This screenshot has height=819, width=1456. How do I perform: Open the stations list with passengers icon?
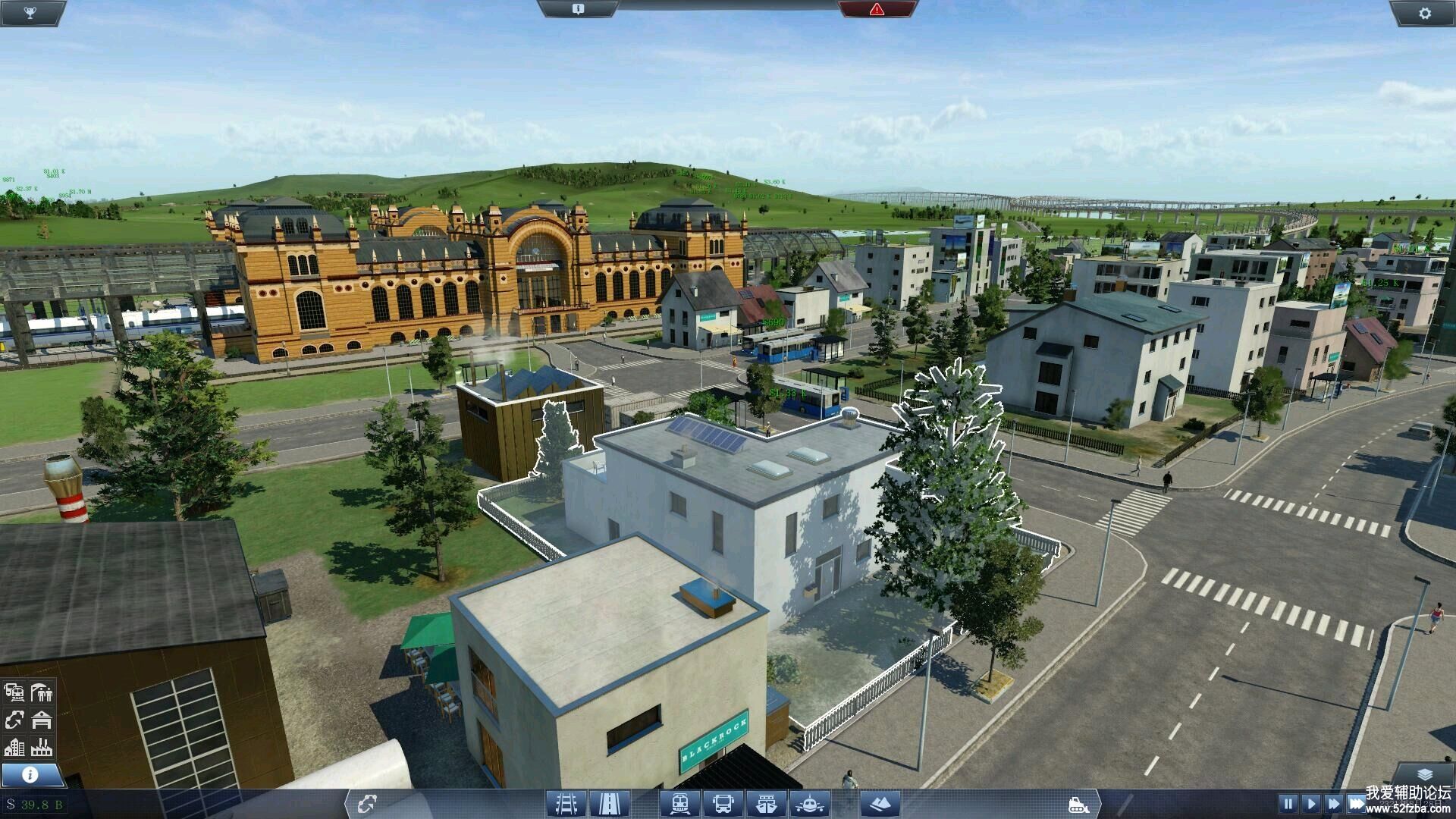coord(42,692)
